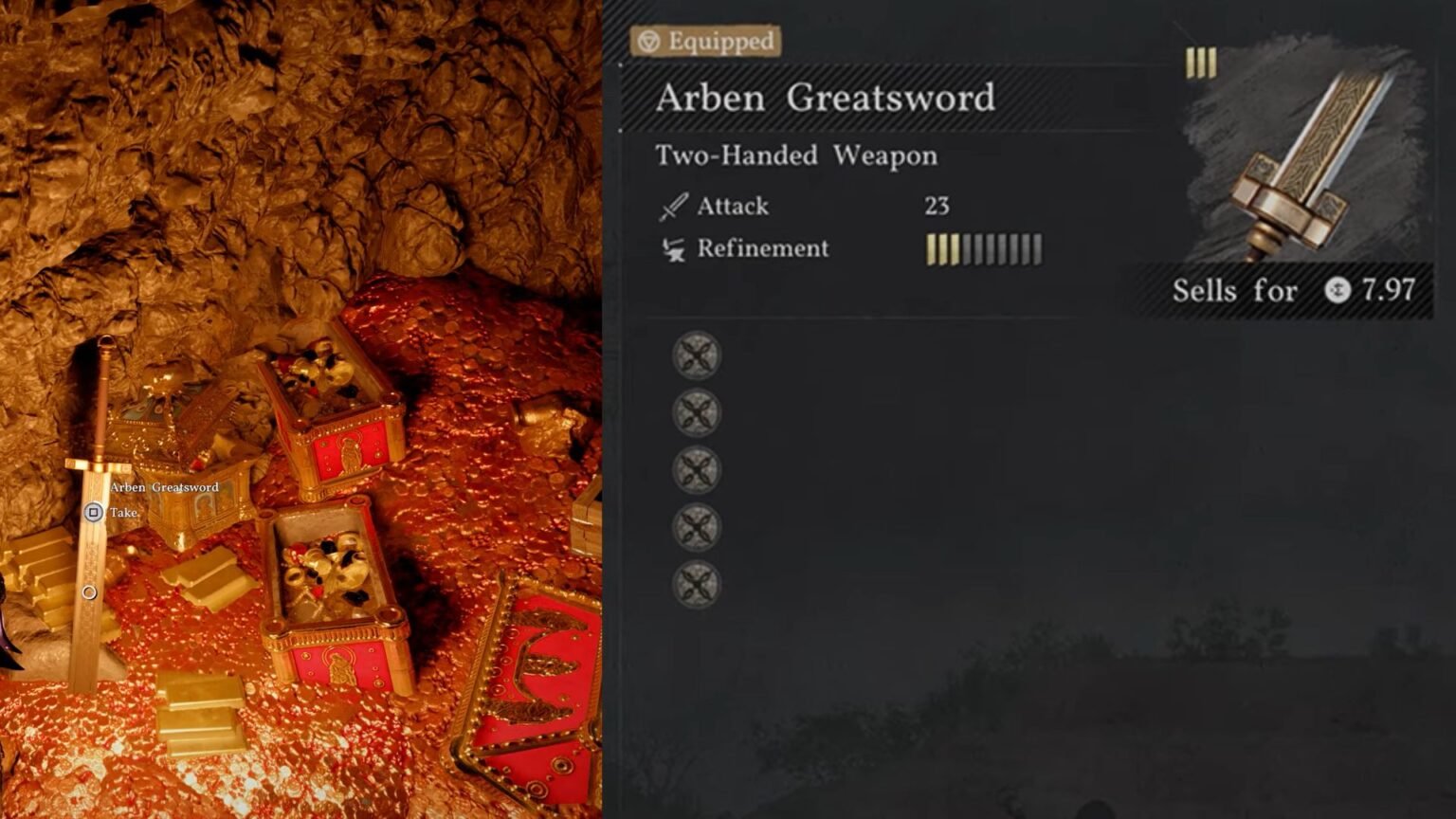Click the three gold durability pips above the sword
This screenshot has height=819, width=1456.
point(1201,63)
